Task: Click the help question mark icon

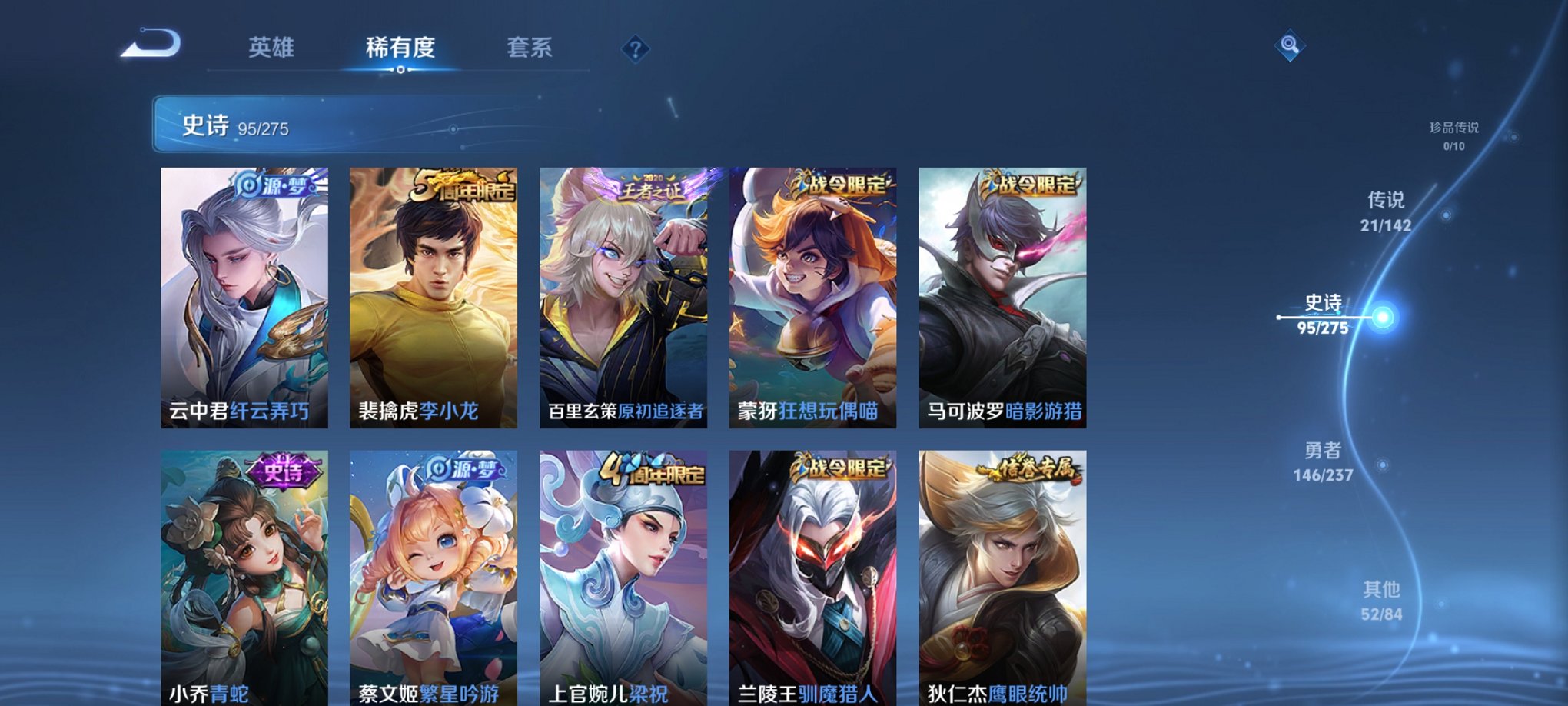Action: [634, 50]
